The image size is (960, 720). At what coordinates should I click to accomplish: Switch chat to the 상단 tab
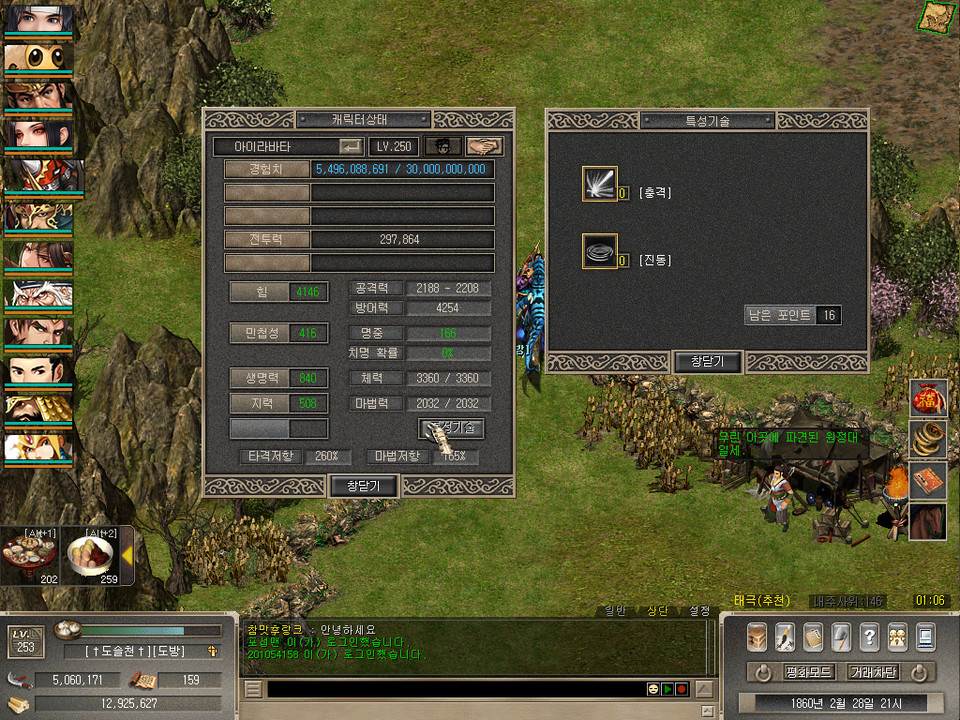pyautogui.click(x=657, y=611)
